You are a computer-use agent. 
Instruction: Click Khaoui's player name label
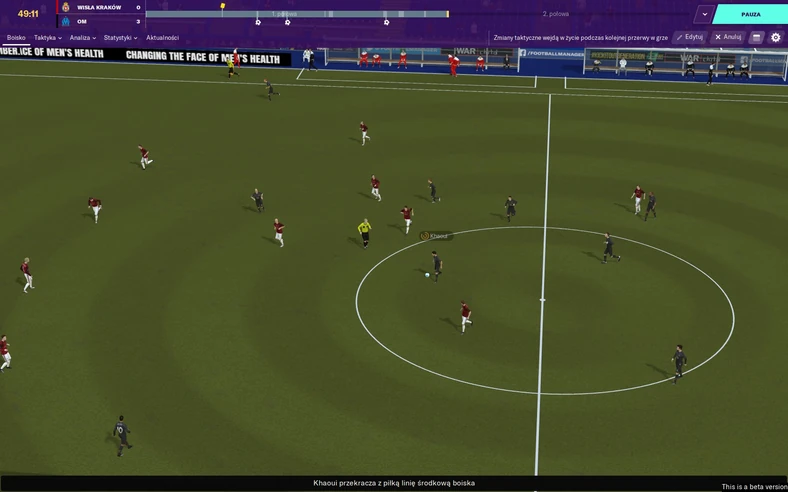pos(438,236)
